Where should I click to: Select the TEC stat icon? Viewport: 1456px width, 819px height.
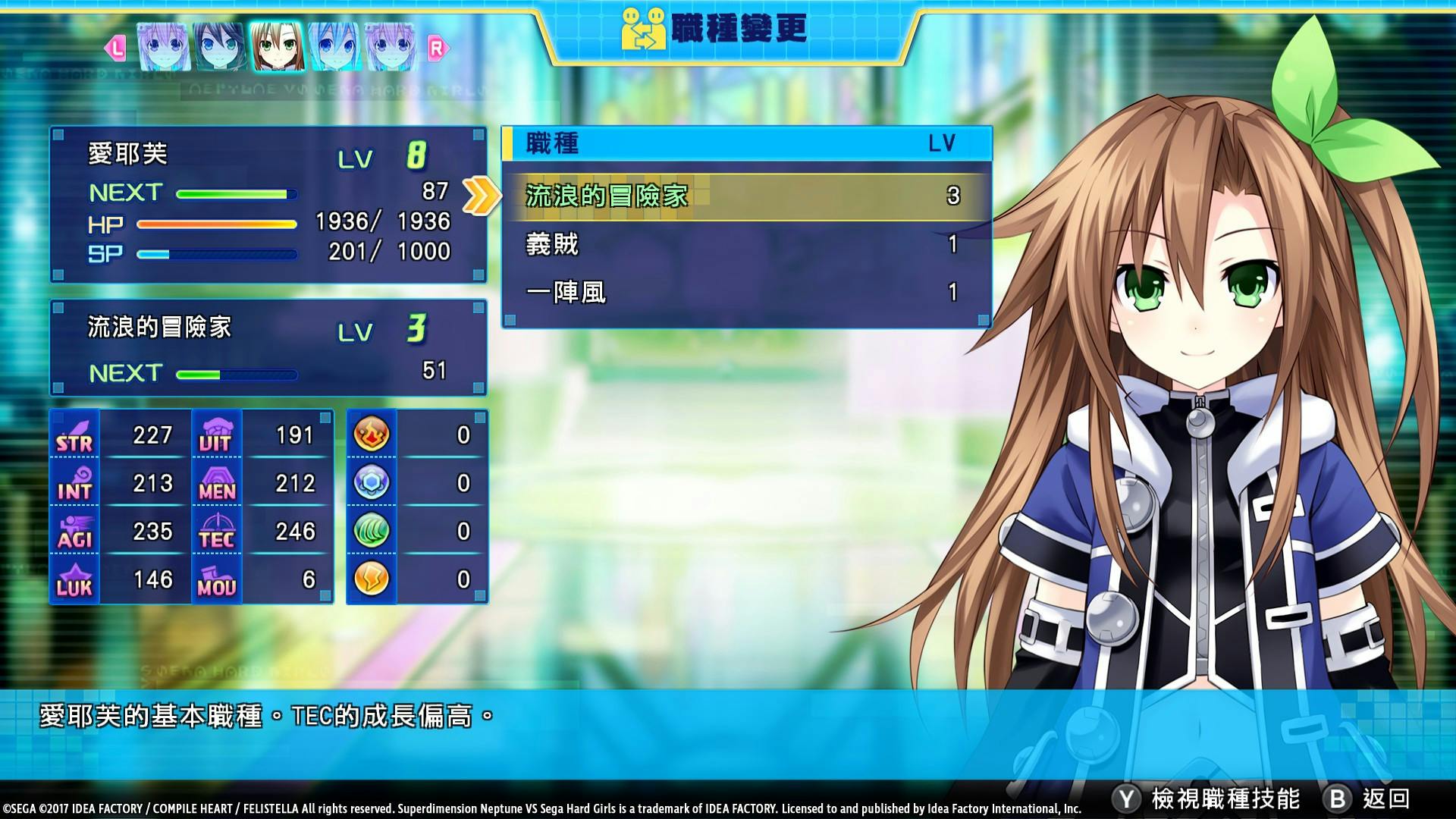pyautogui.click(x=218, y=532)
